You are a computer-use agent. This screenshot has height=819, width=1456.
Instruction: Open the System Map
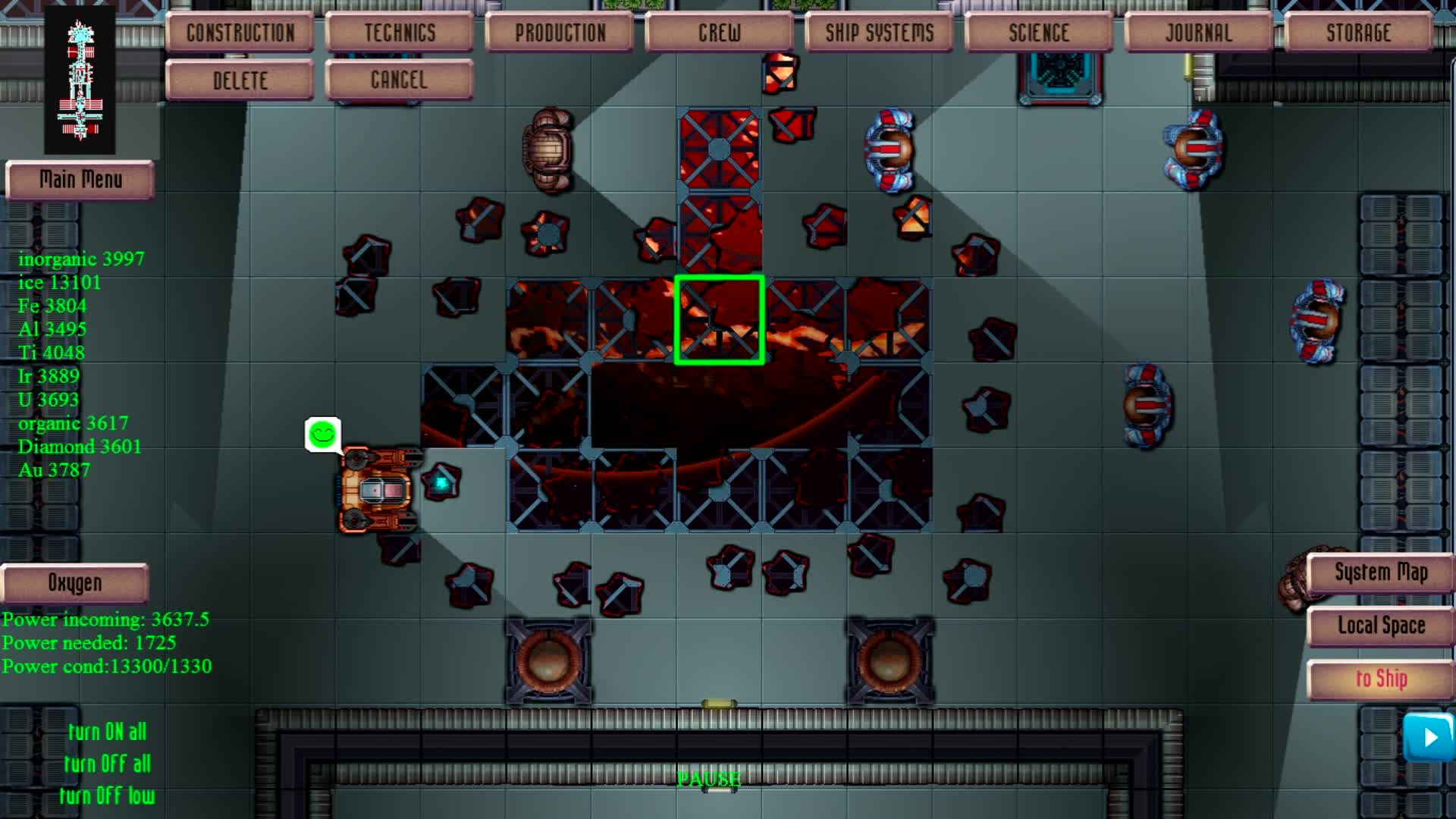tap(1380, 573)
